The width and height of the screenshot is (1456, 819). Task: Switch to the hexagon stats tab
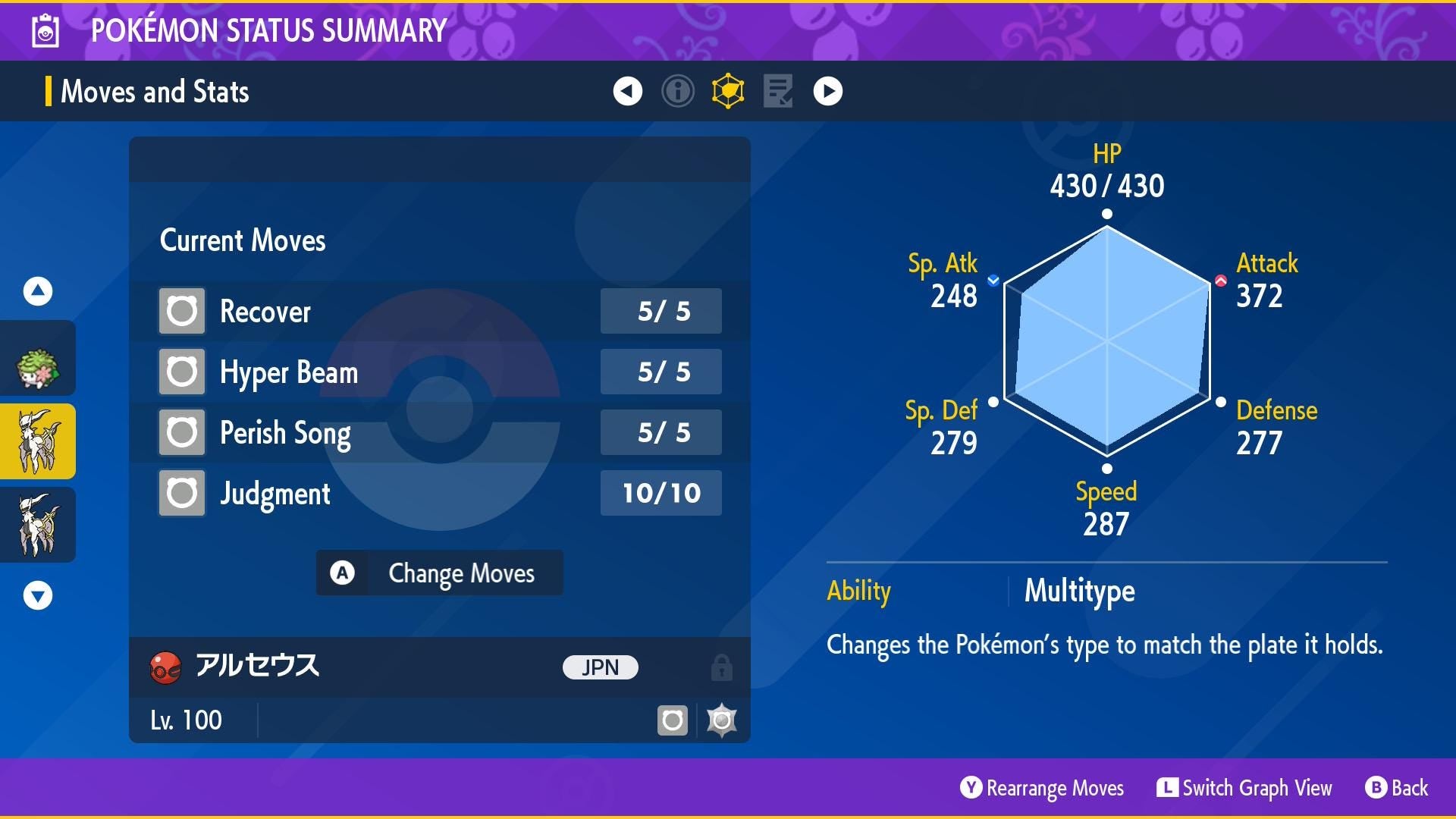point(727,91)
